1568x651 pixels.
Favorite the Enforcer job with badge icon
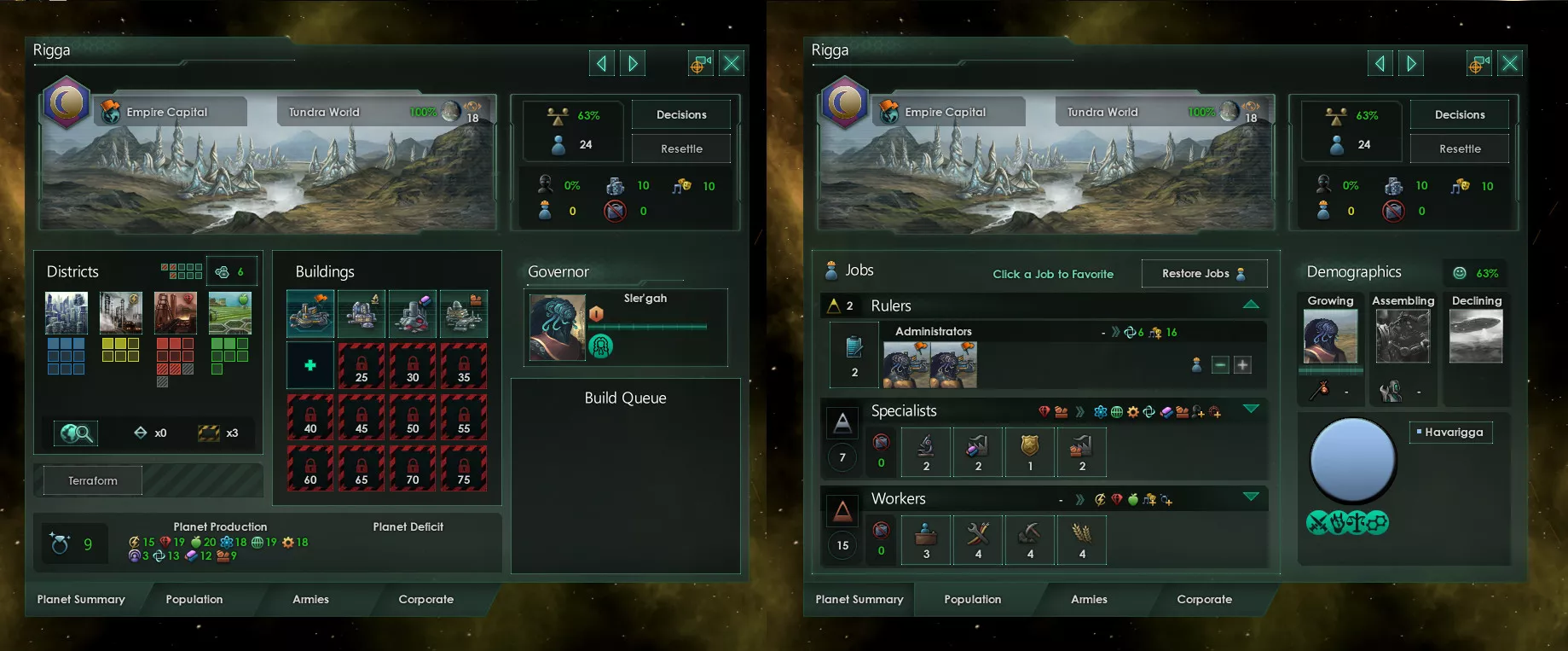point(1030,452)
